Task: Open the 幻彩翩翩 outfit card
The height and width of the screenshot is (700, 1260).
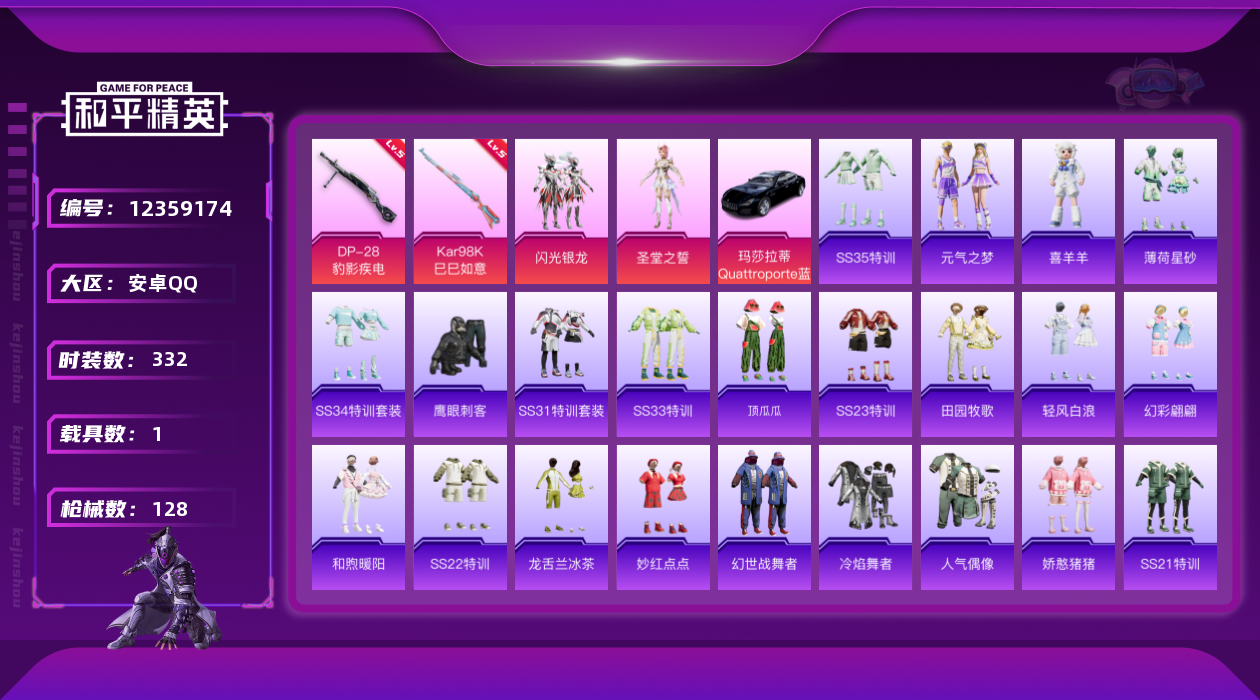Action: click(1170, 363)
